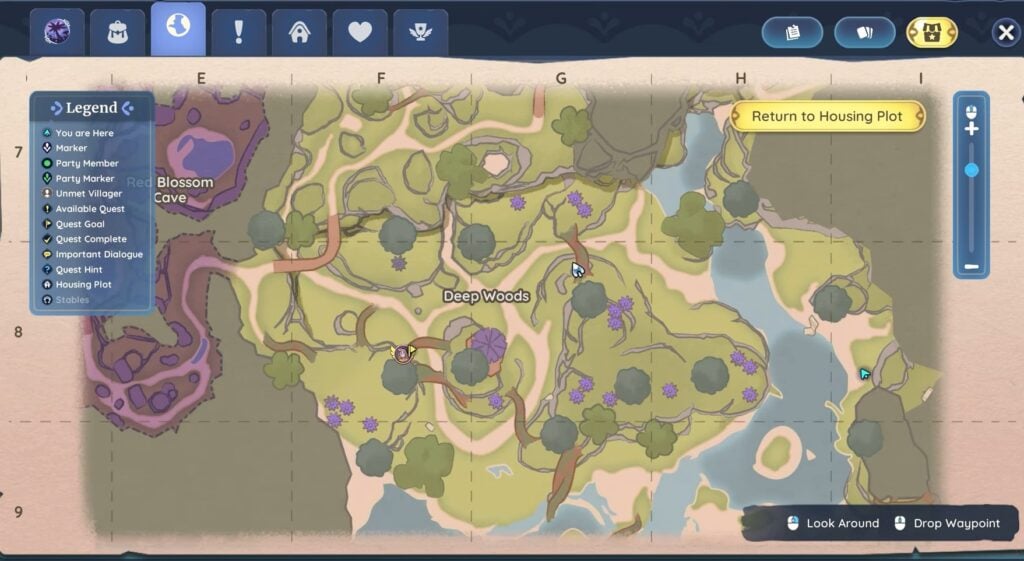Zoom in the map with plus
This screenshot has height=561, width=1024.
[971, 129]
